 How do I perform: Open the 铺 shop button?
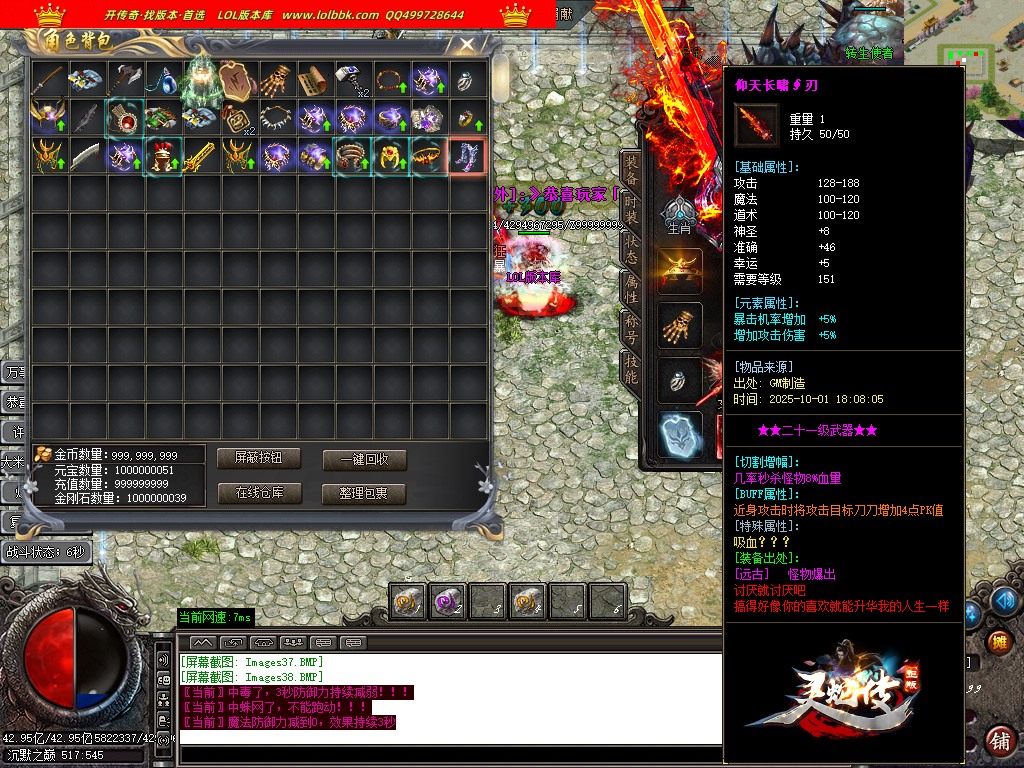998,740
